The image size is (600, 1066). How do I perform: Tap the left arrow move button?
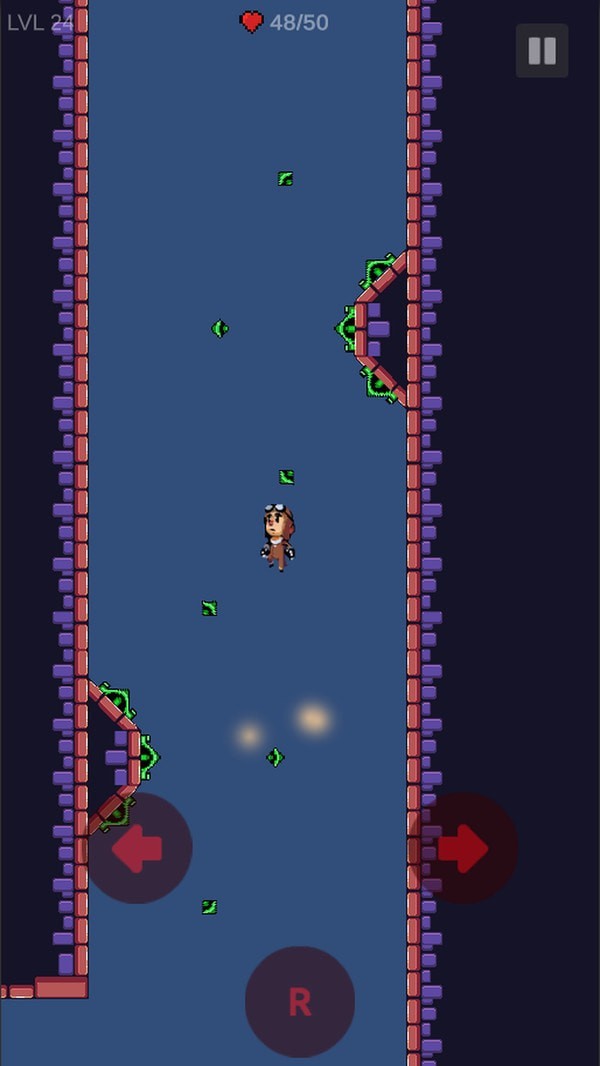pos(137,848)
